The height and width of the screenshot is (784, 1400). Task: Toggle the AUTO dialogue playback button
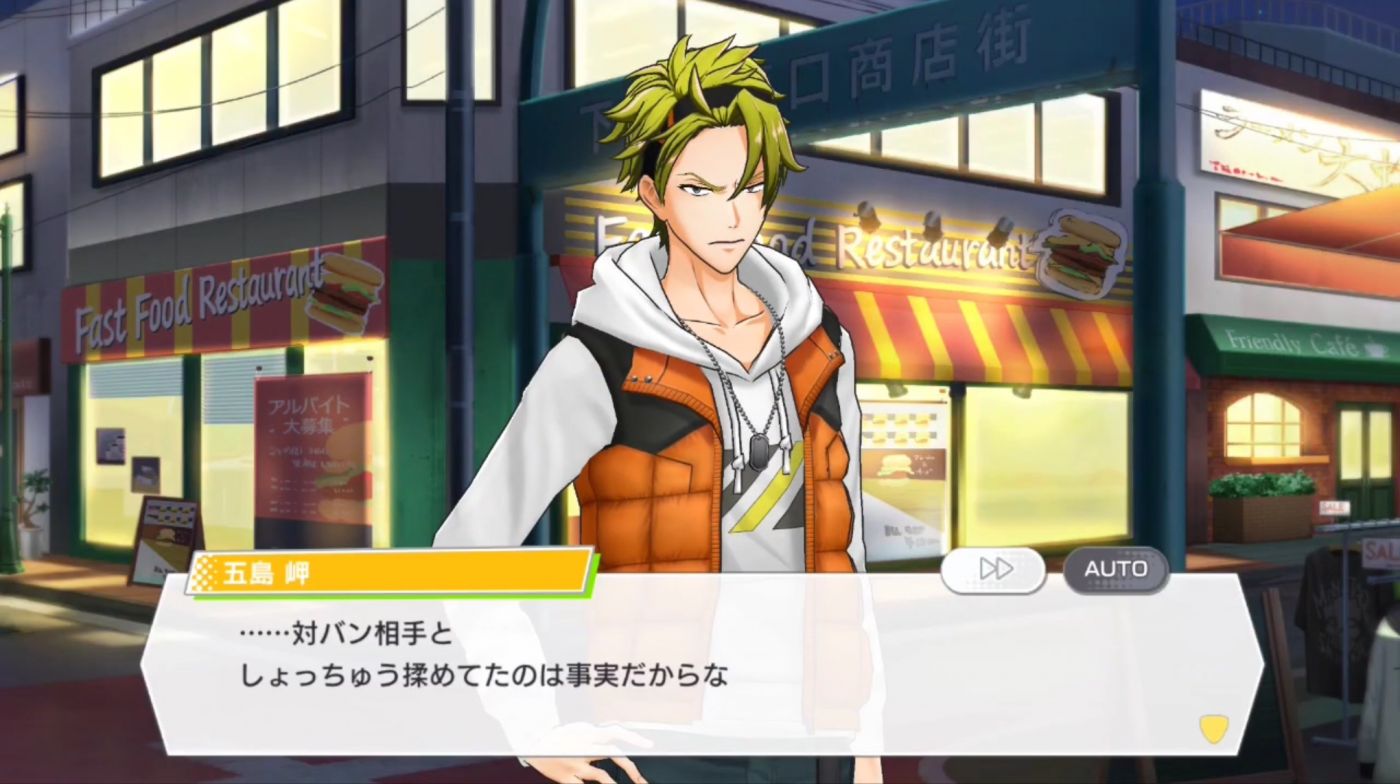(1115, 569)
